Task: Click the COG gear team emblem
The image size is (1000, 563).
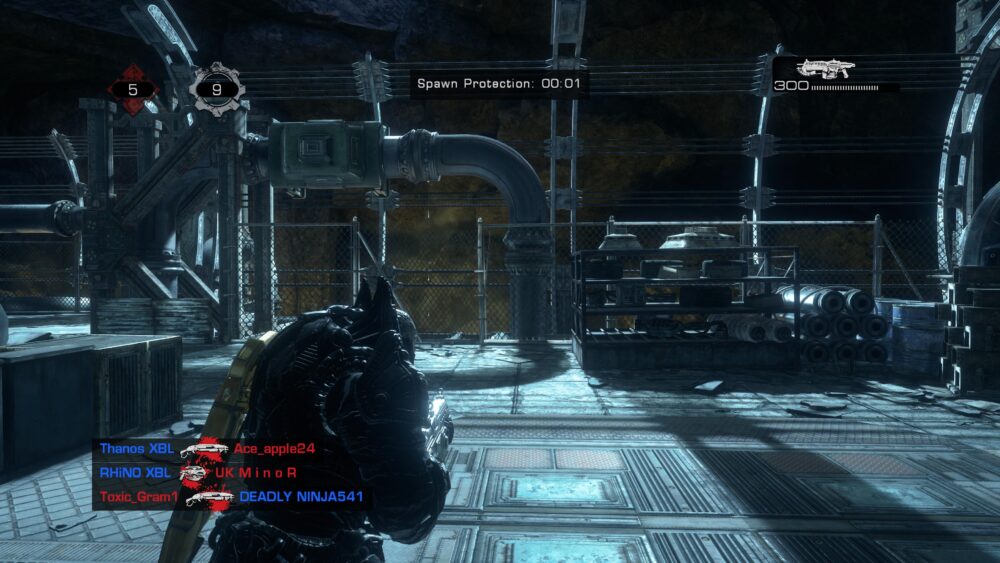Action: point(216,89)
